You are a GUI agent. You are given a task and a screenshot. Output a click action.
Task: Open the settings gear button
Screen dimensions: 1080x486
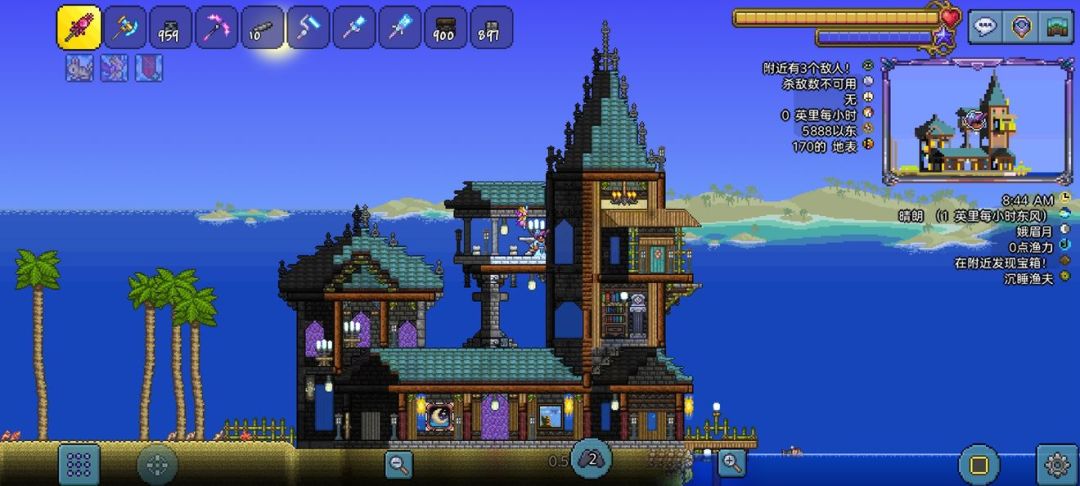(x=1056, y=464)
